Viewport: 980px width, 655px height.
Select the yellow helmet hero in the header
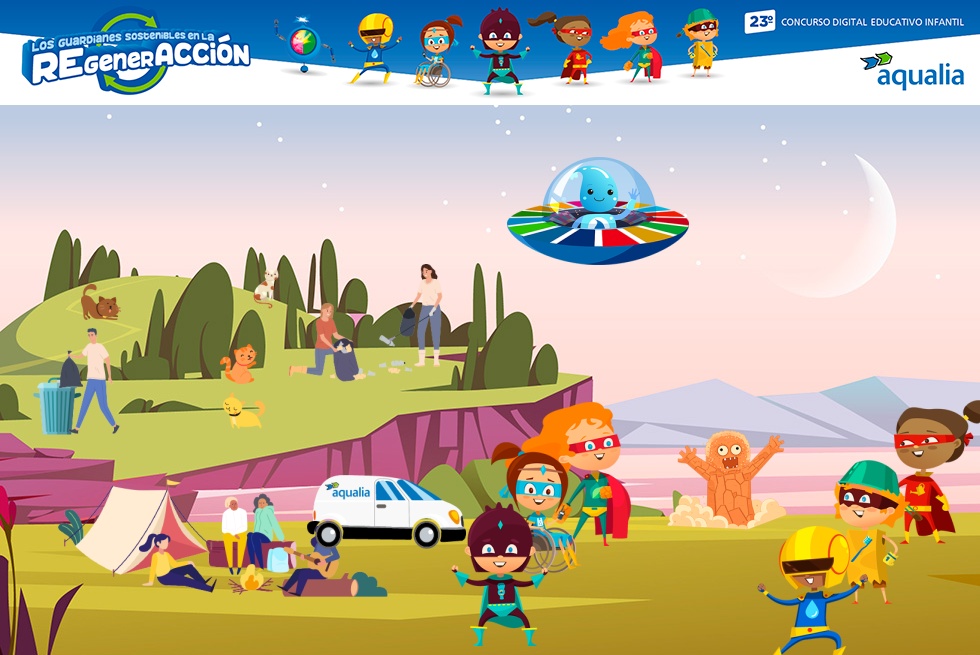374,48
